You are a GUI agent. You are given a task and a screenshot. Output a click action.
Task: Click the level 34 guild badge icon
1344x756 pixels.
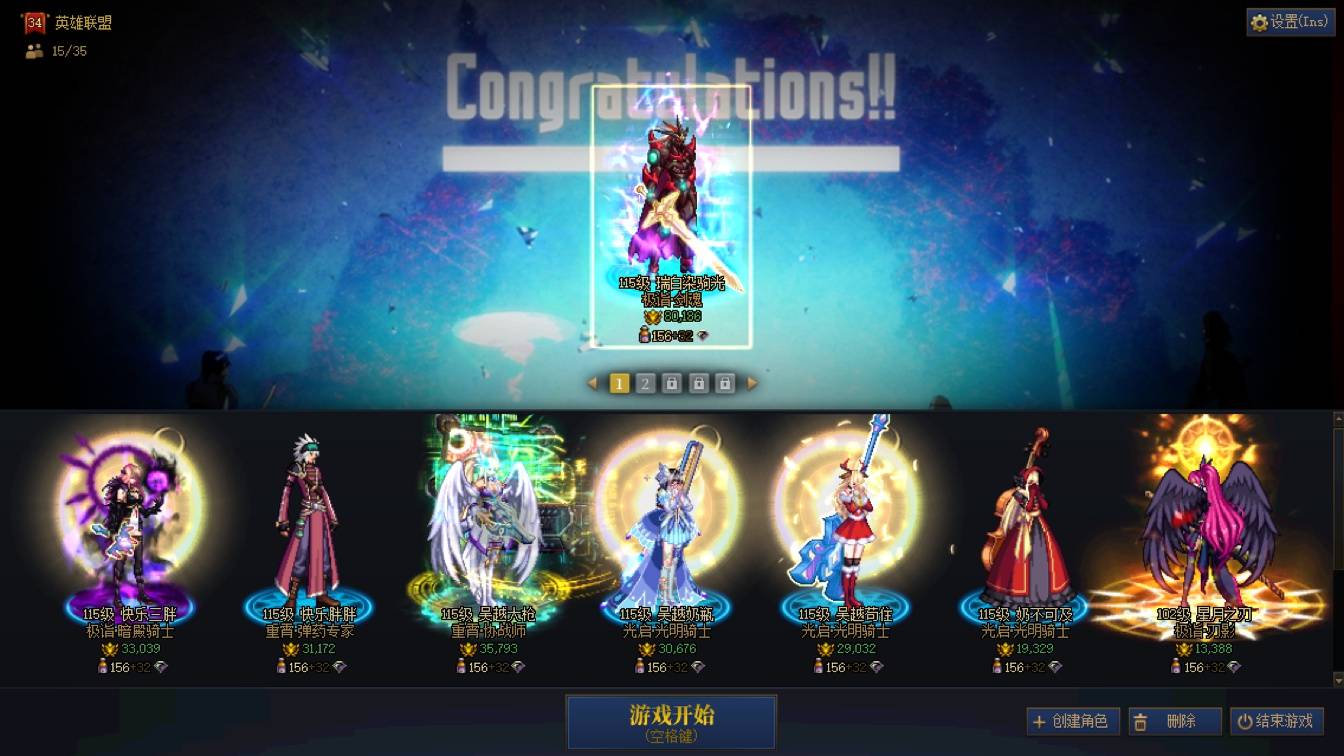tap(34, 21)
